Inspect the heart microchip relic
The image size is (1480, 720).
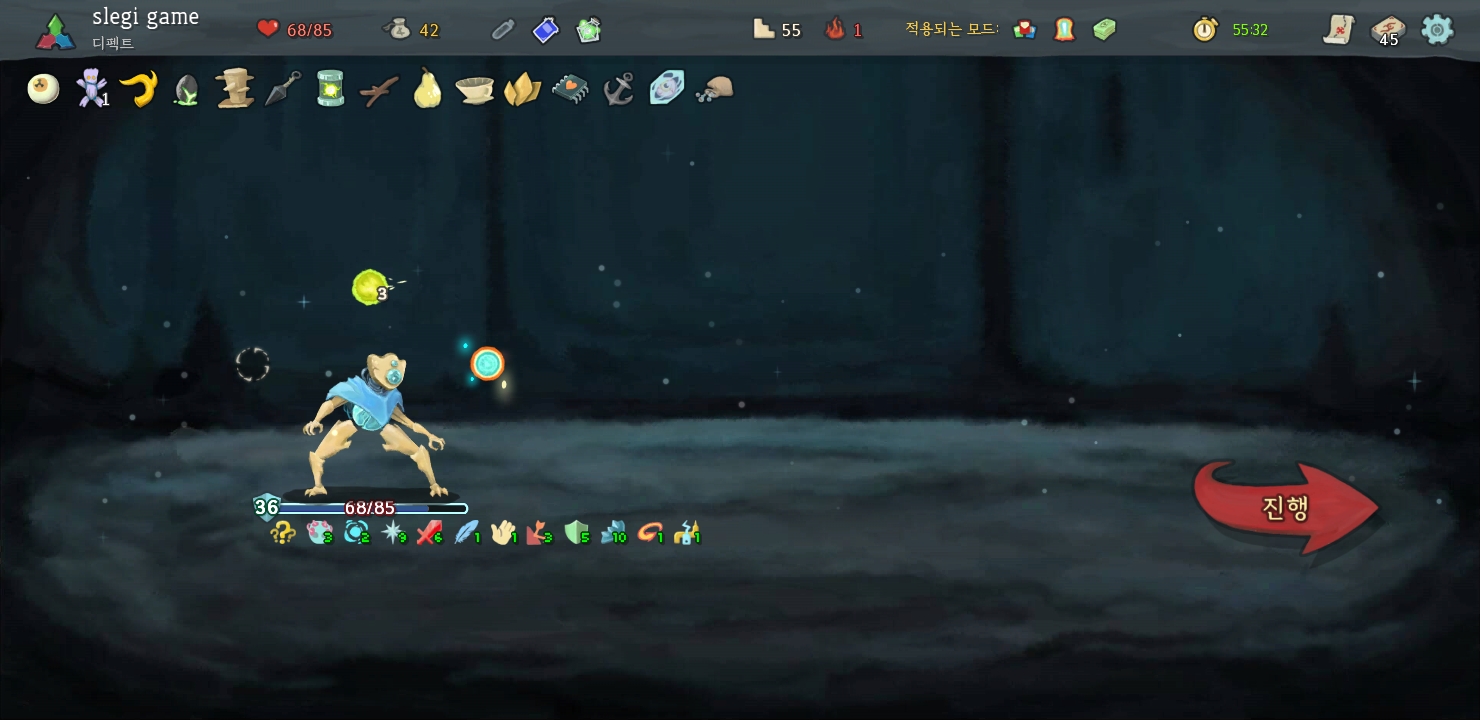pos(570,89)
